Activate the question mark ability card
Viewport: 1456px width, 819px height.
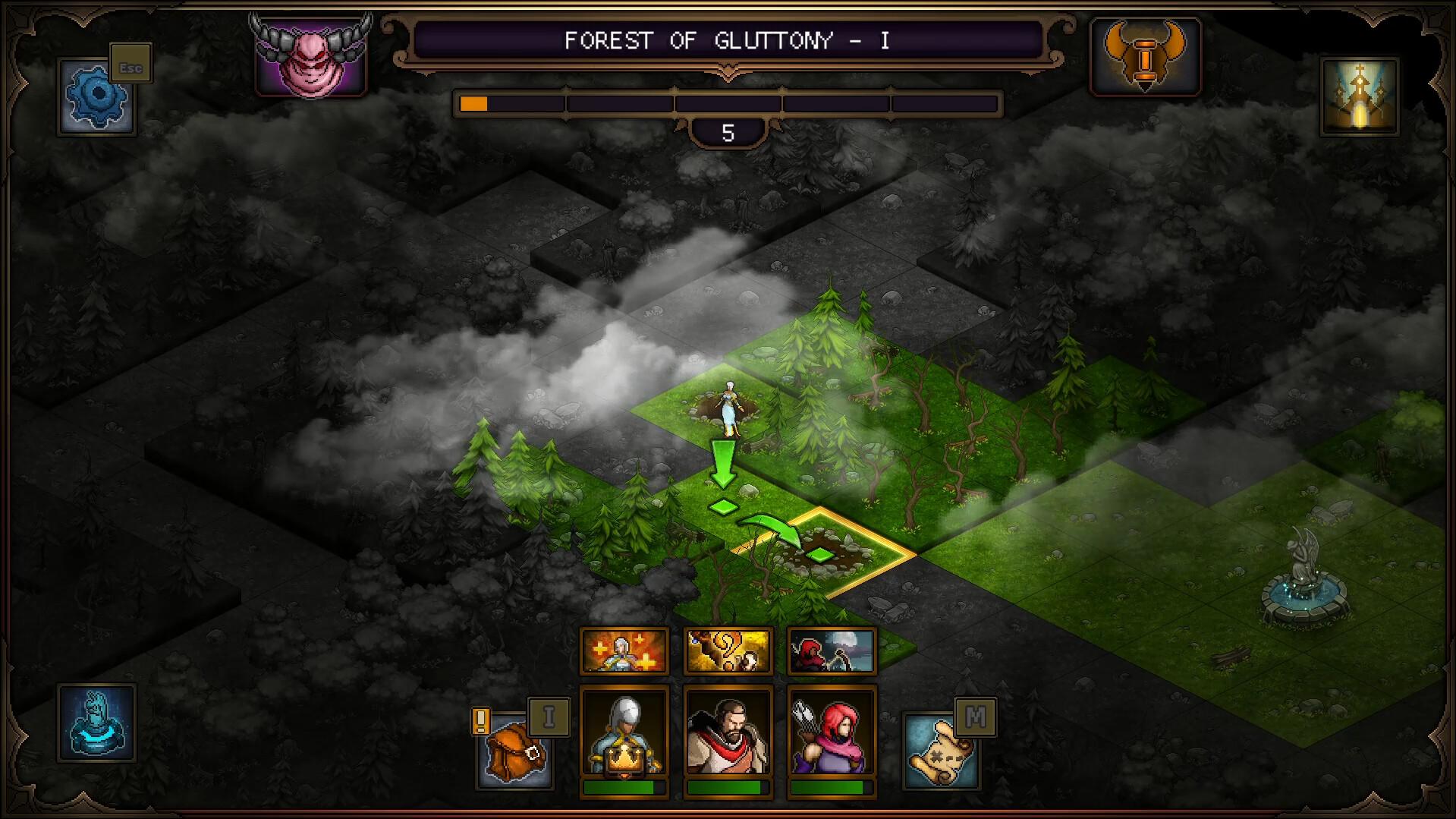(728, 650)
